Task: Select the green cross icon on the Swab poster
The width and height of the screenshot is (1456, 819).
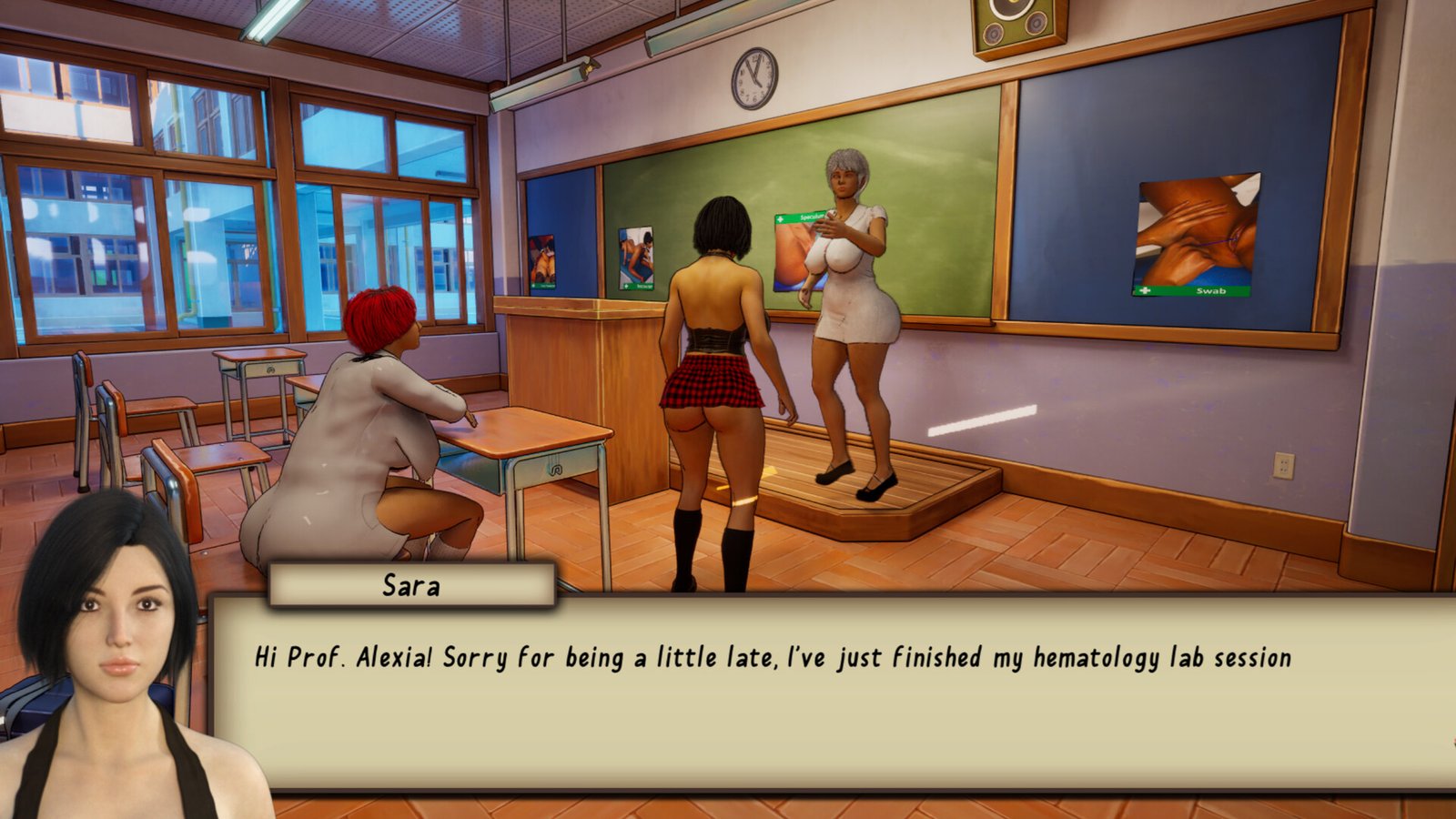Action: (x=1147, y=289)
